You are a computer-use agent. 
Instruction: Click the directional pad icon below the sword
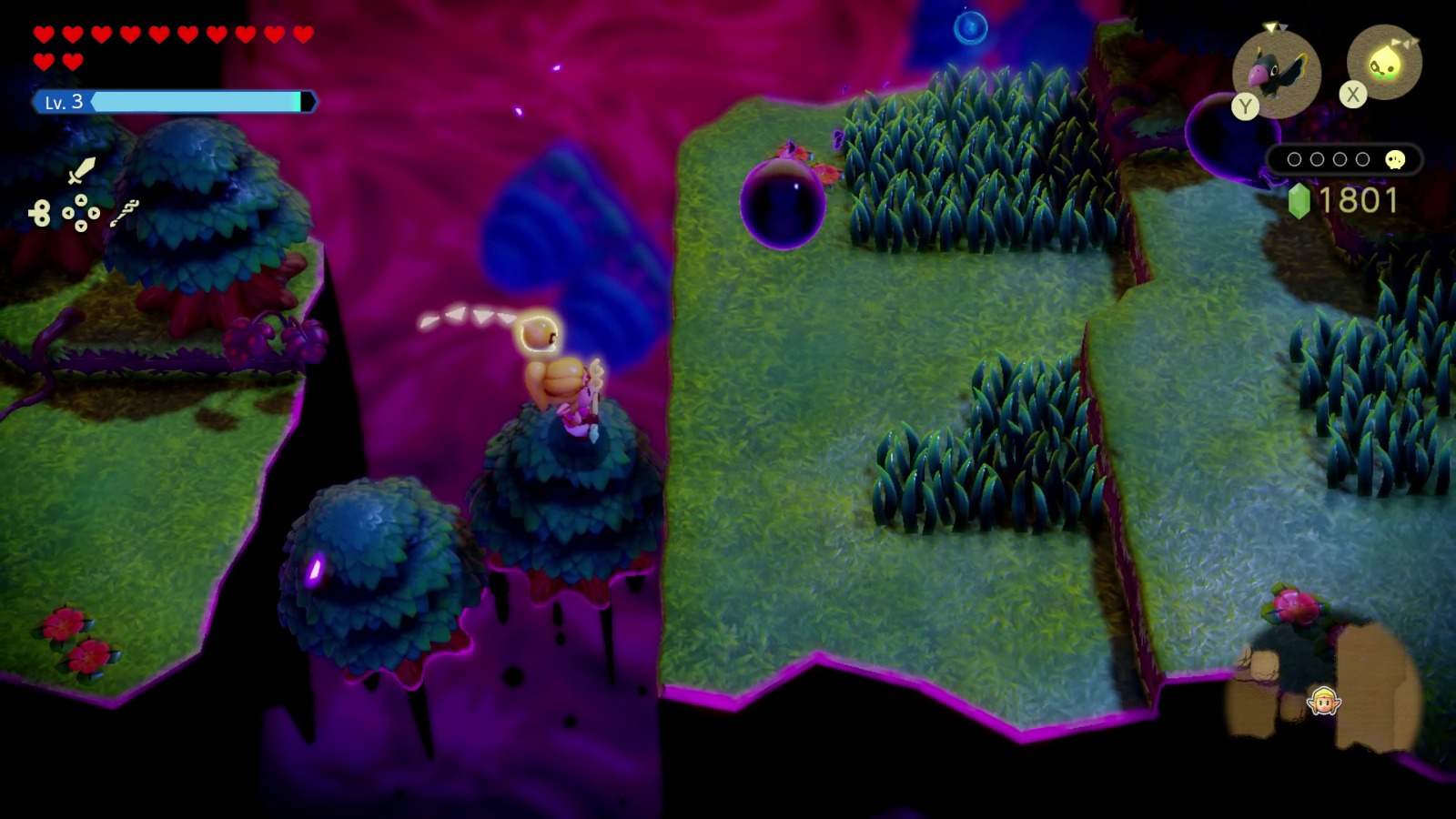click(x=81, y=213)
